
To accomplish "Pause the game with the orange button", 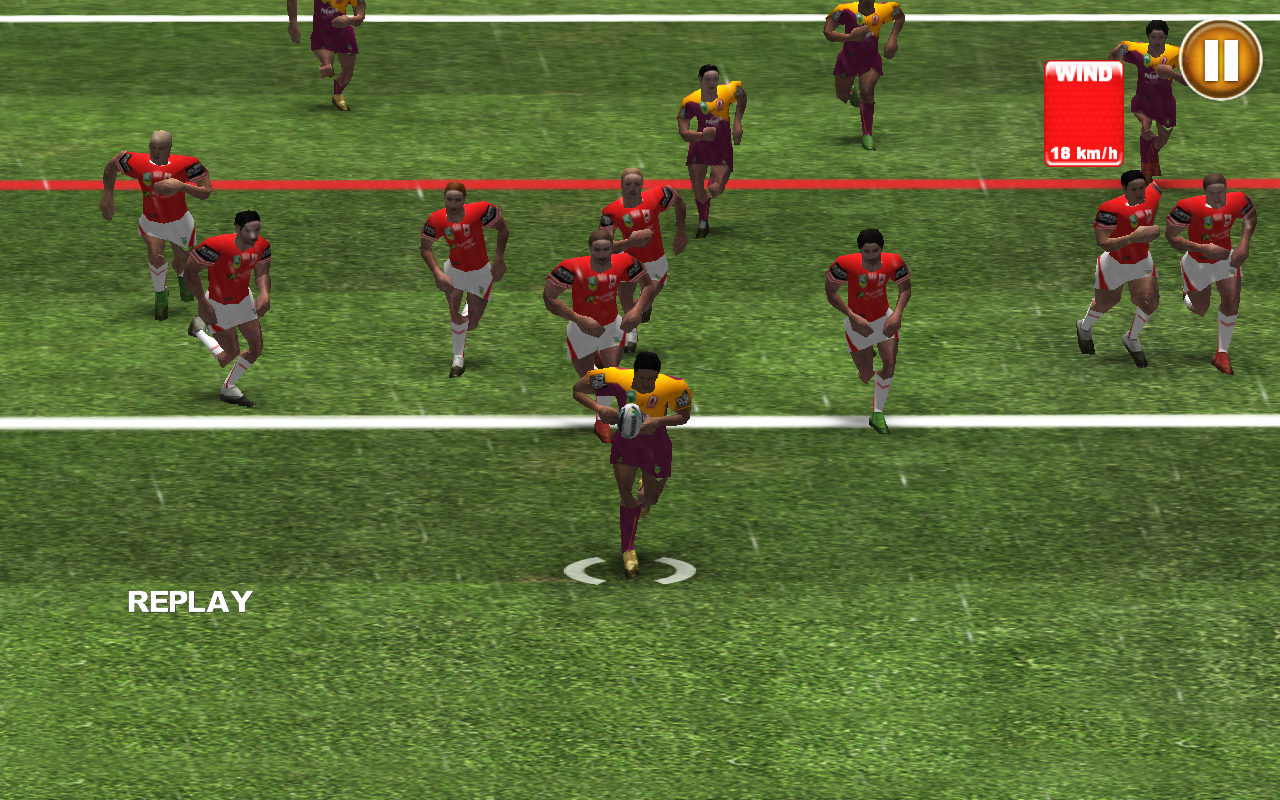I will pos(1220,60).
